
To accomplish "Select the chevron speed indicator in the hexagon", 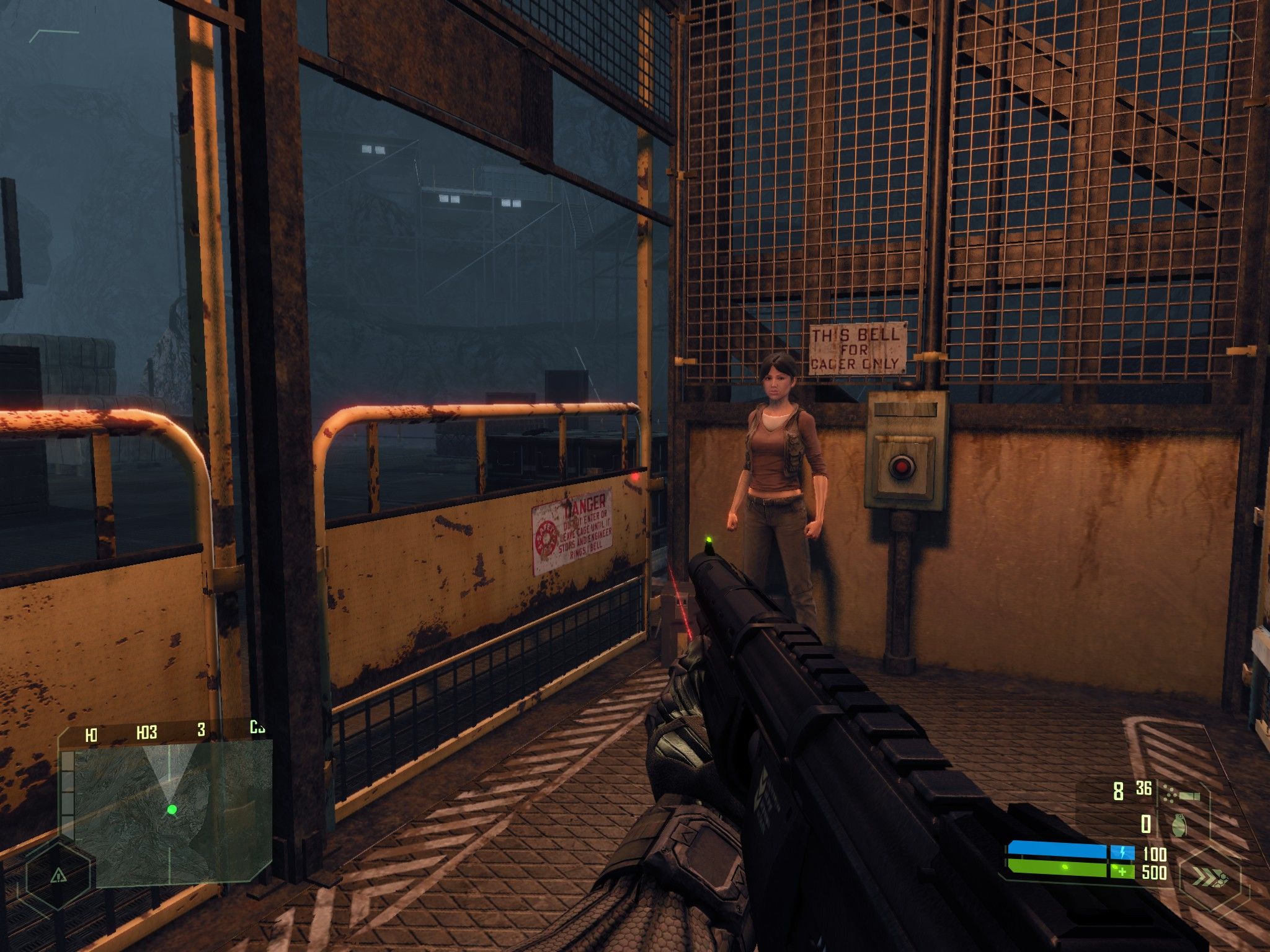I will click(x=1209, y=878).
